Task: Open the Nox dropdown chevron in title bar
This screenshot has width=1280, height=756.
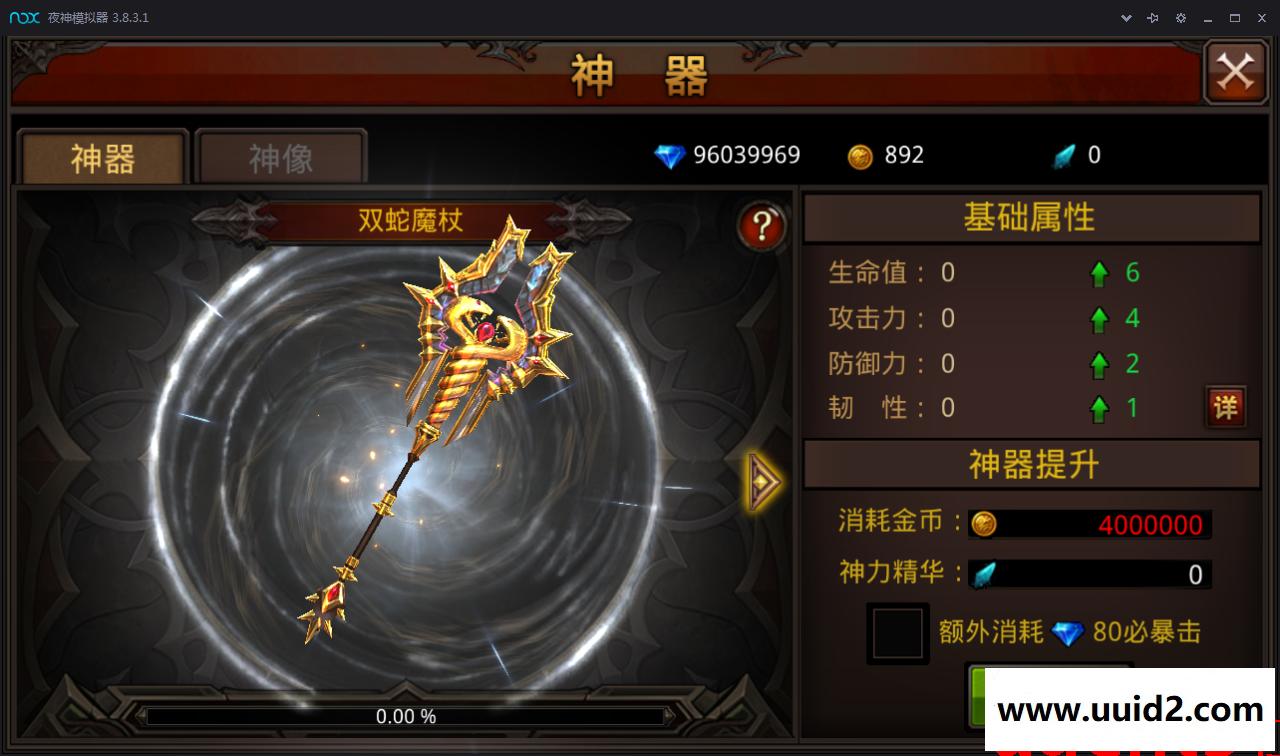Action: pos(1125,17)
